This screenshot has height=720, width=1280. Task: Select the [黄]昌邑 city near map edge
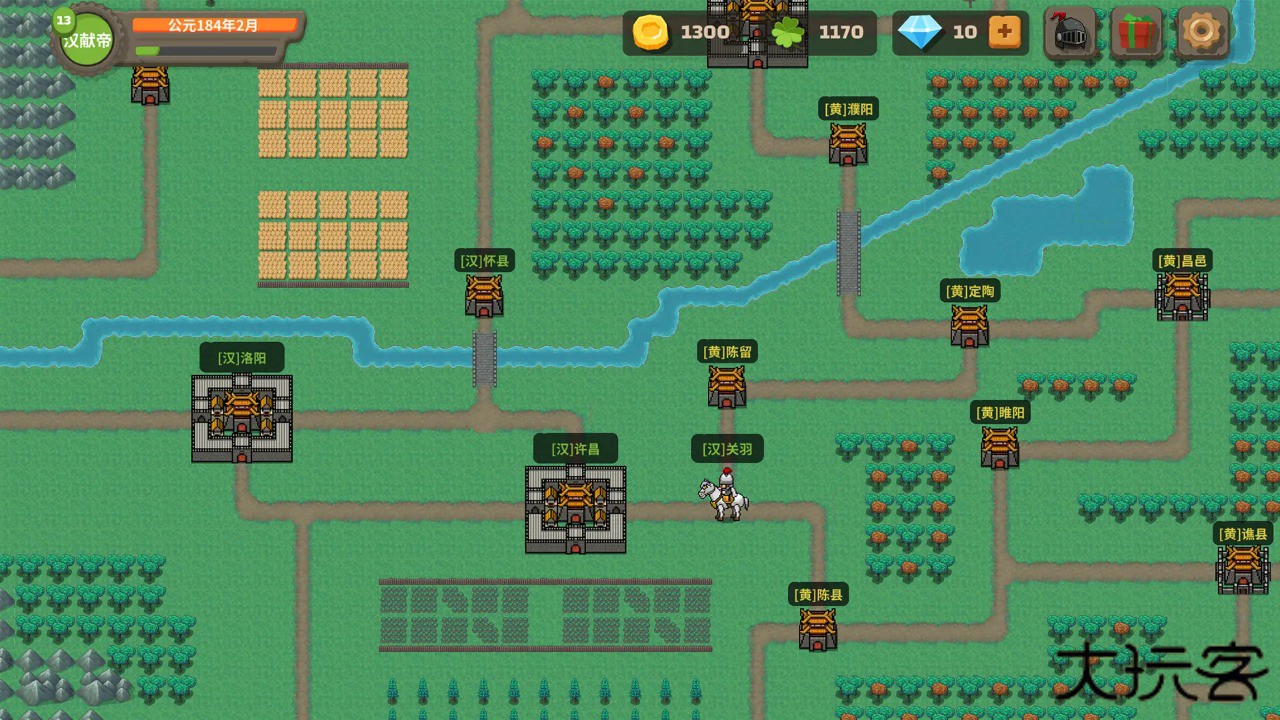pyautogui.click(x=1181, y=296)
